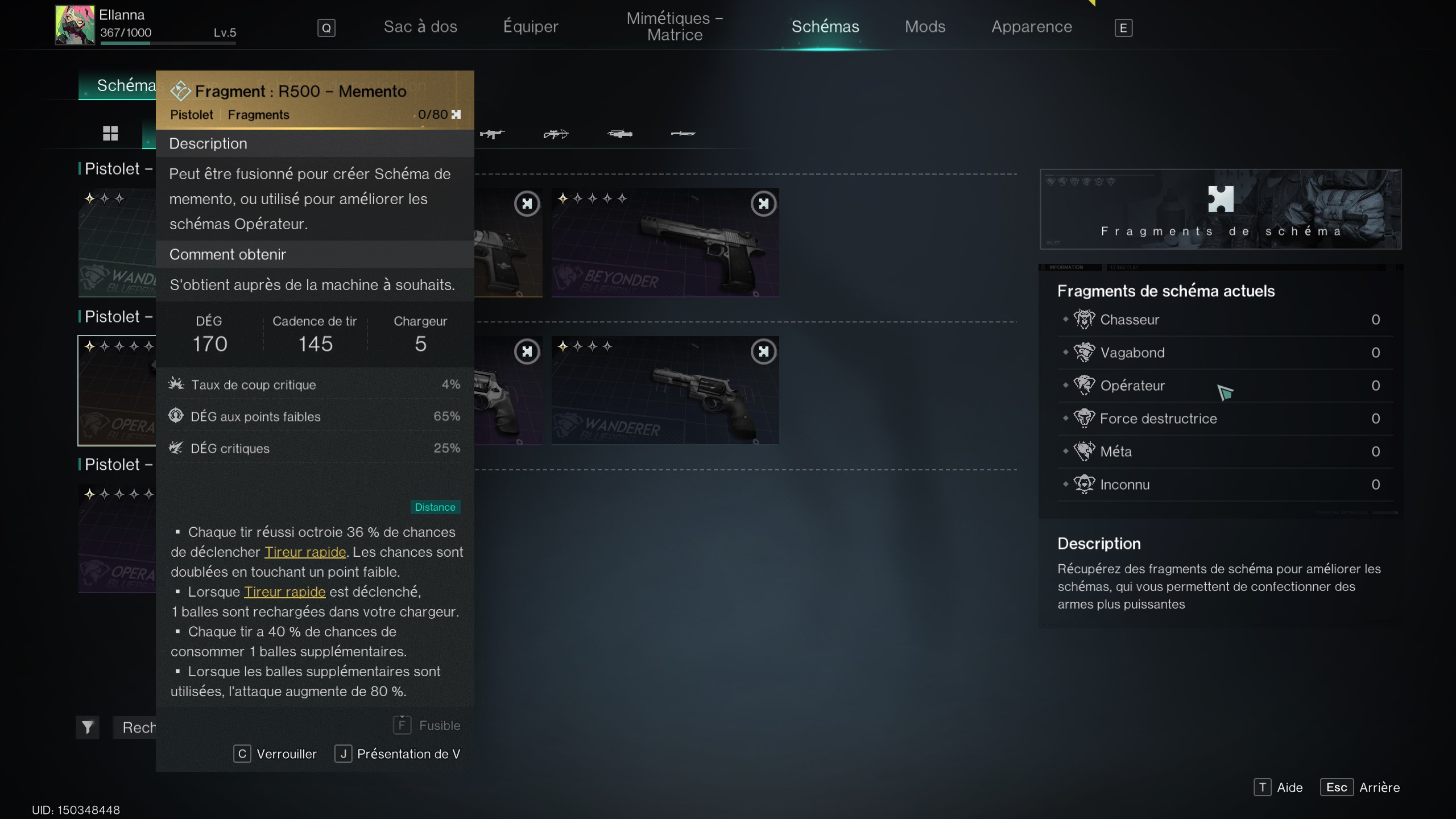Toggle the pin marker on the Beyonder pistol
This screenshot has height=819, width=1456.
coord(764,204)
